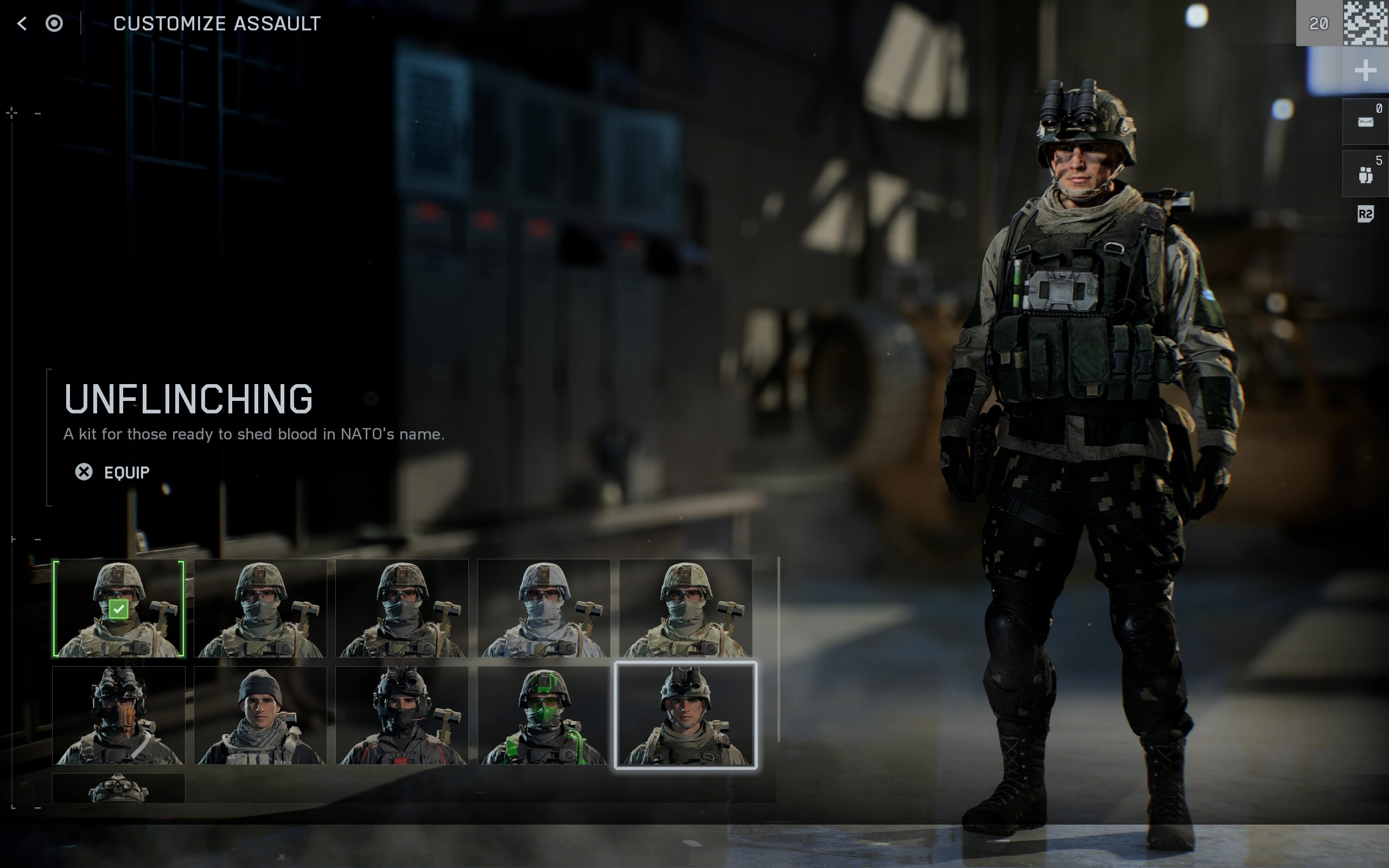The image size is (1389, 868).
Task: Select the equipped skin with green checkmark
Action: 119,608
